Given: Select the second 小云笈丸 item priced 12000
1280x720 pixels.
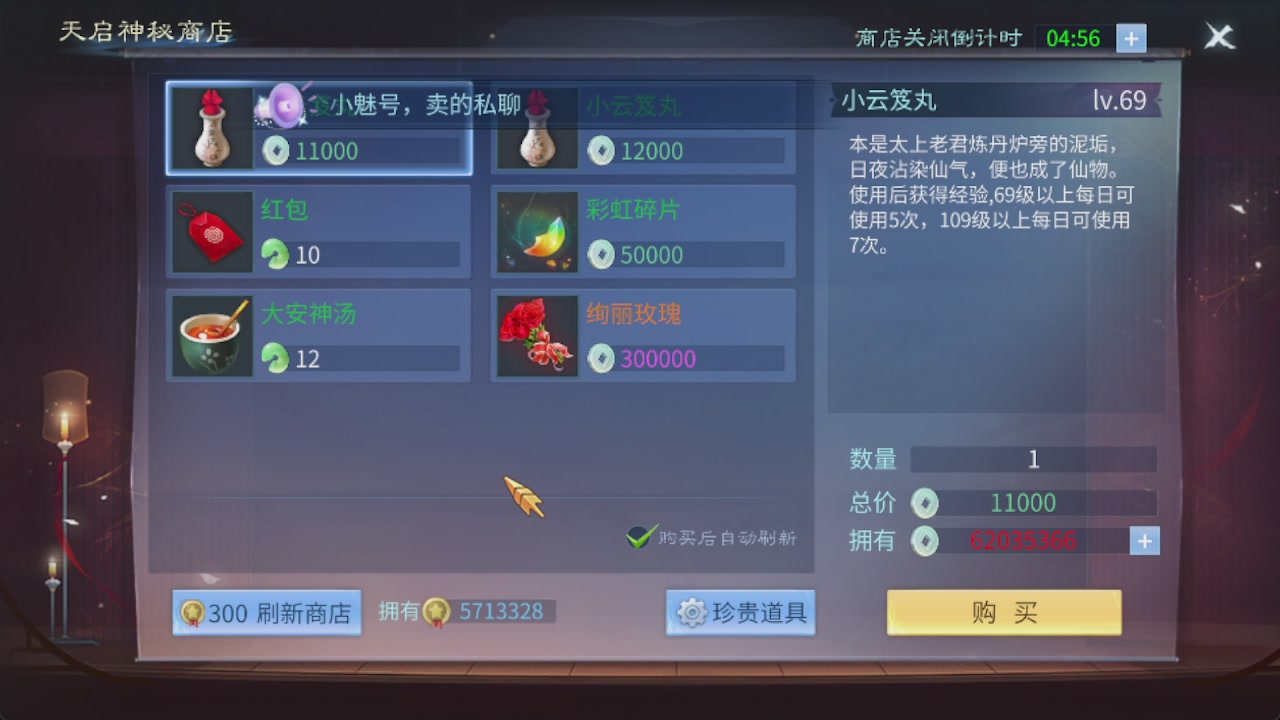Looking at the screenshot, I should click(x=640, y=128).
